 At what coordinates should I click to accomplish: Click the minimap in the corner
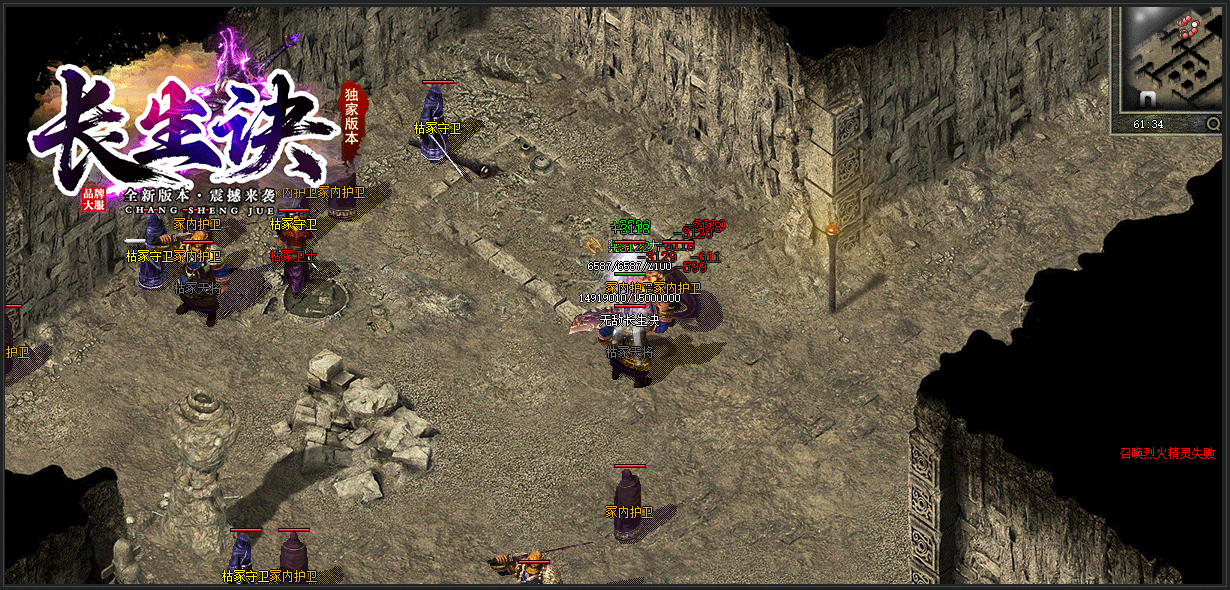(x=1172, y=58)
